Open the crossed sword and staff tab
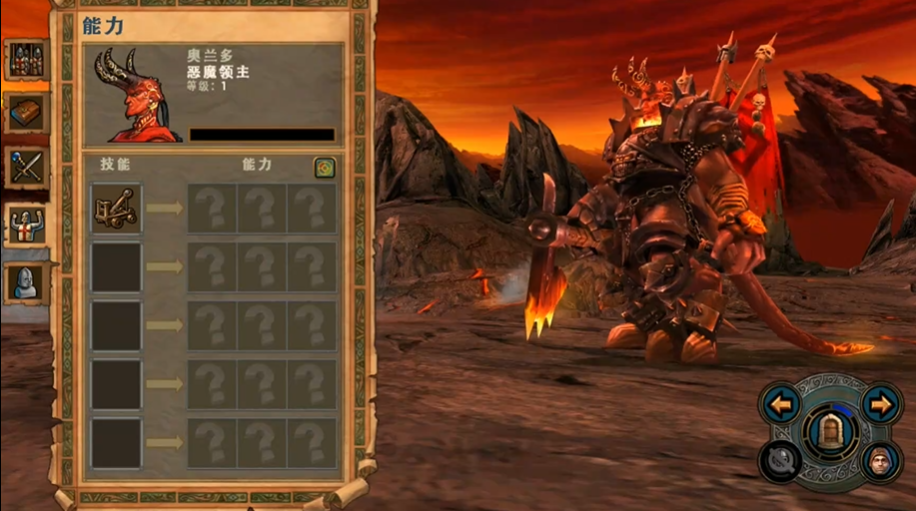Screen dimensions: 916x511 pyautogui.click(x=25, y=168)
